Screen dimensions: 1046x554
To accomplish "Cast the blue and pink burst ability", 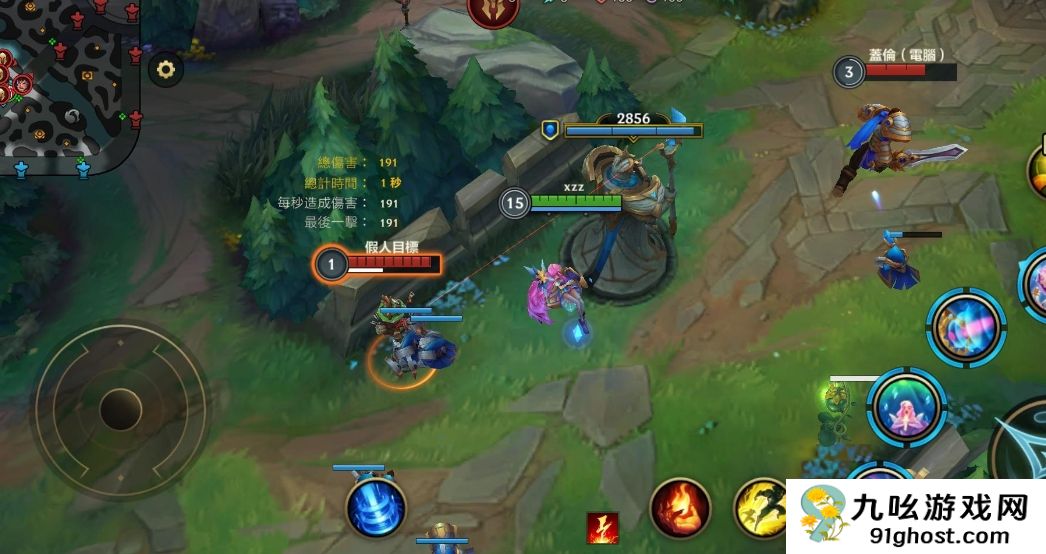I will (965, 328).
